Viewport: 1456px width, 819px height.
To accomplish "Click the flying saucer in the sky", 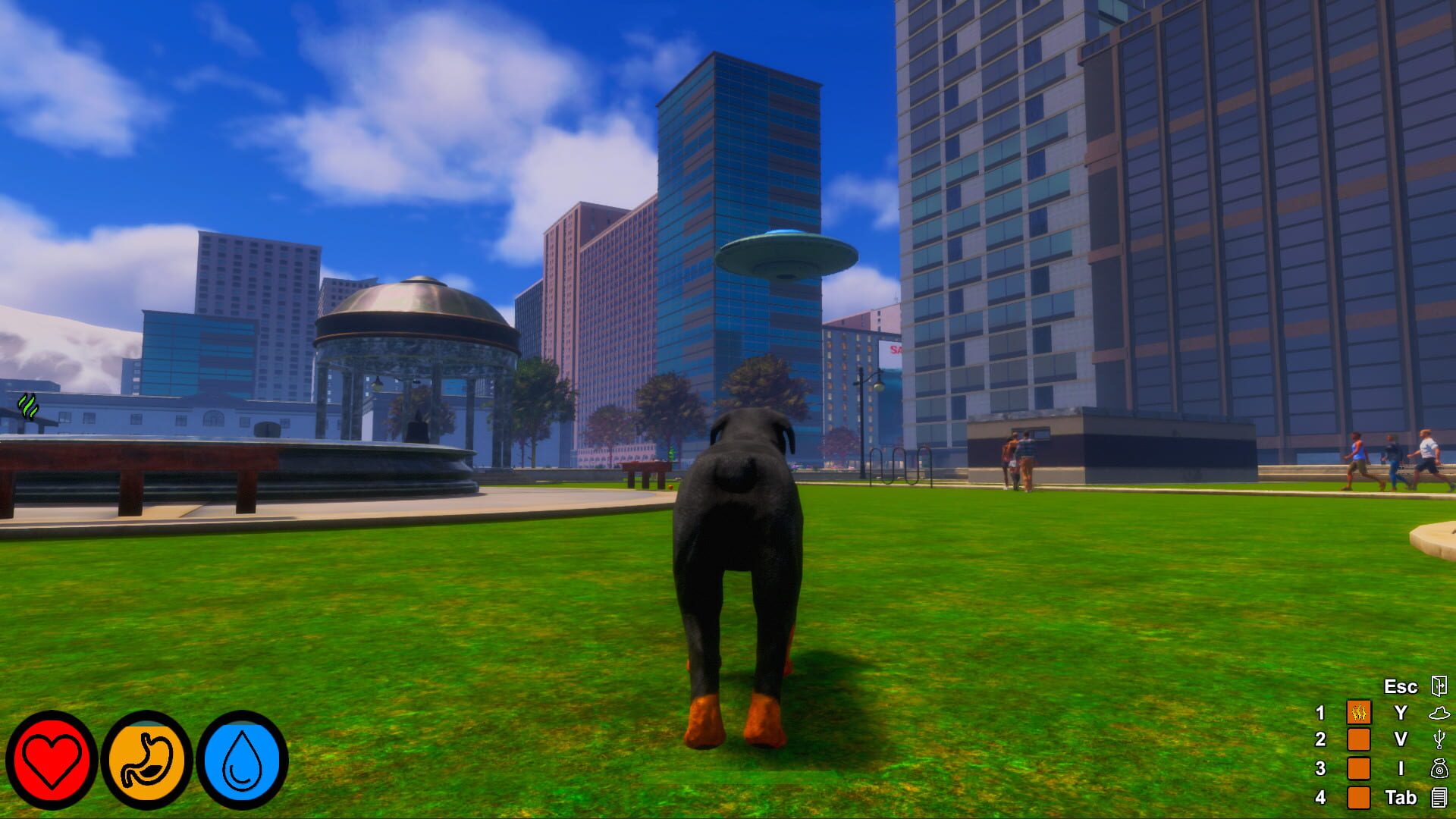I will point(786,254).
